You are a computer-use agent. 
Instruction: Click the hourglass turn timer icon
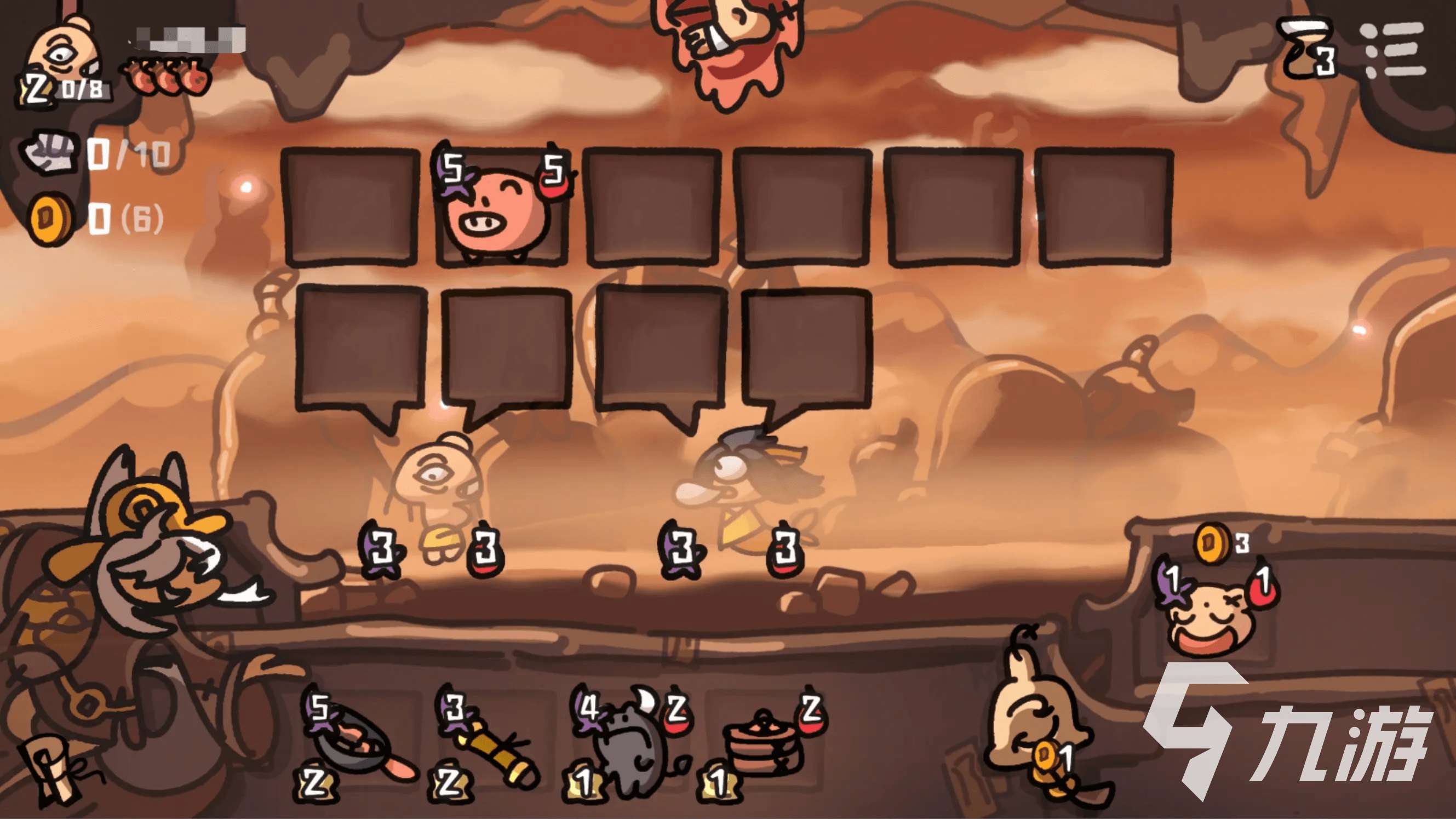(x=1307, y=48)
